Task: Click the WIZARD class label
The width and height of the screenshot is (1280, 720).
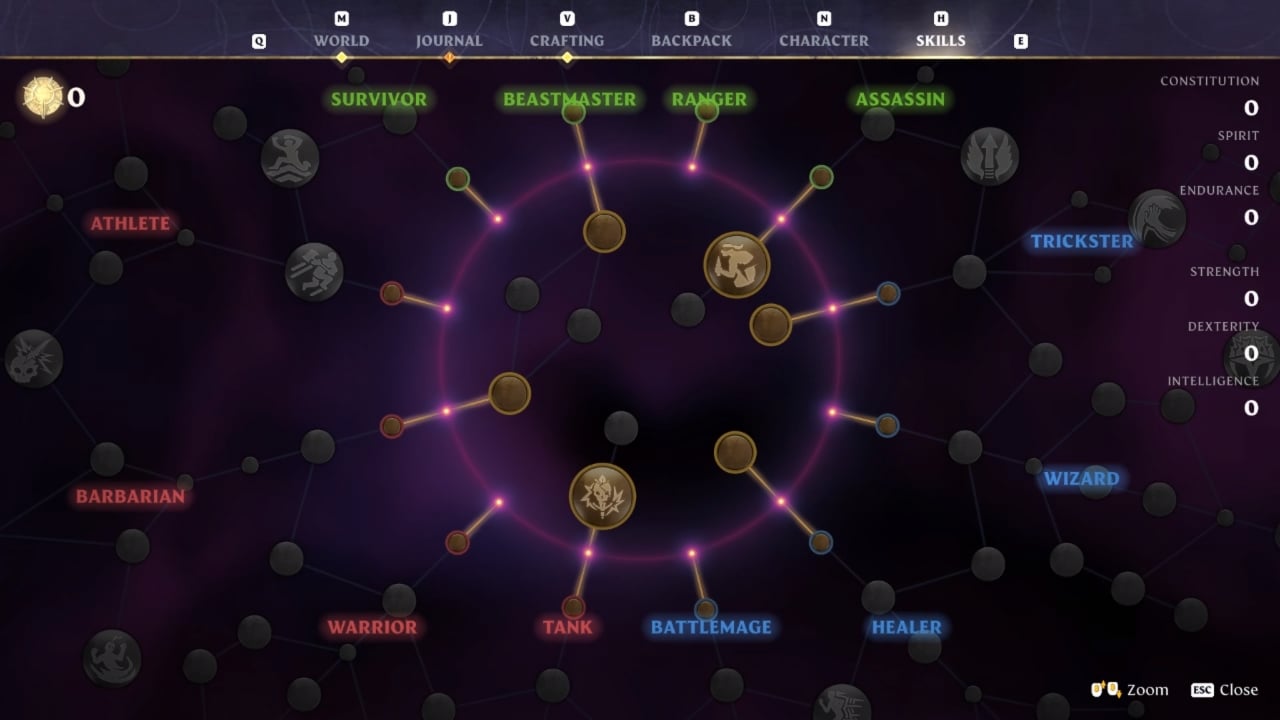Action: 1081,478
